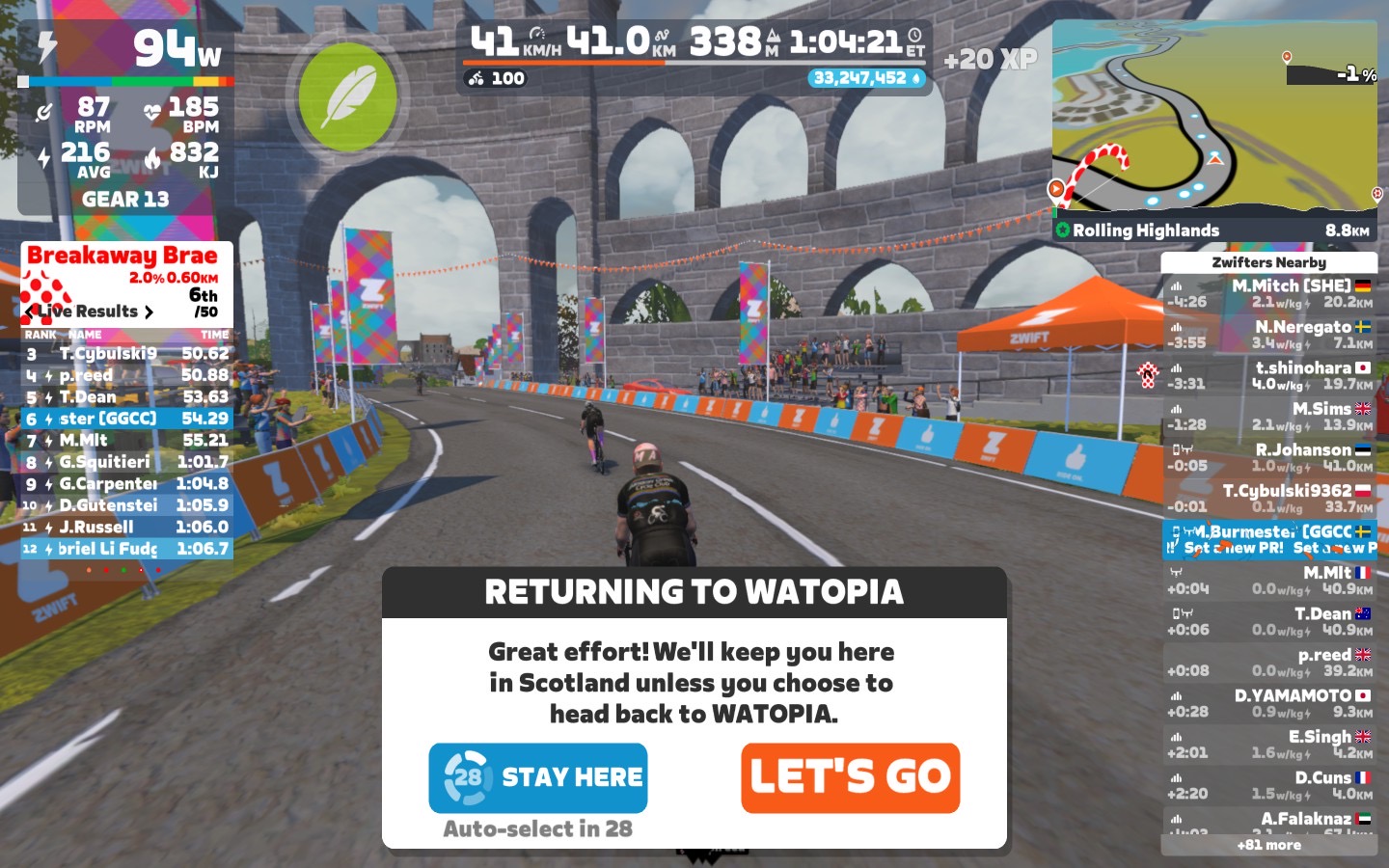Open the Rolling Highlands route label
The width and height of the screenshot is (1389, 868).
click(1146, 231)
